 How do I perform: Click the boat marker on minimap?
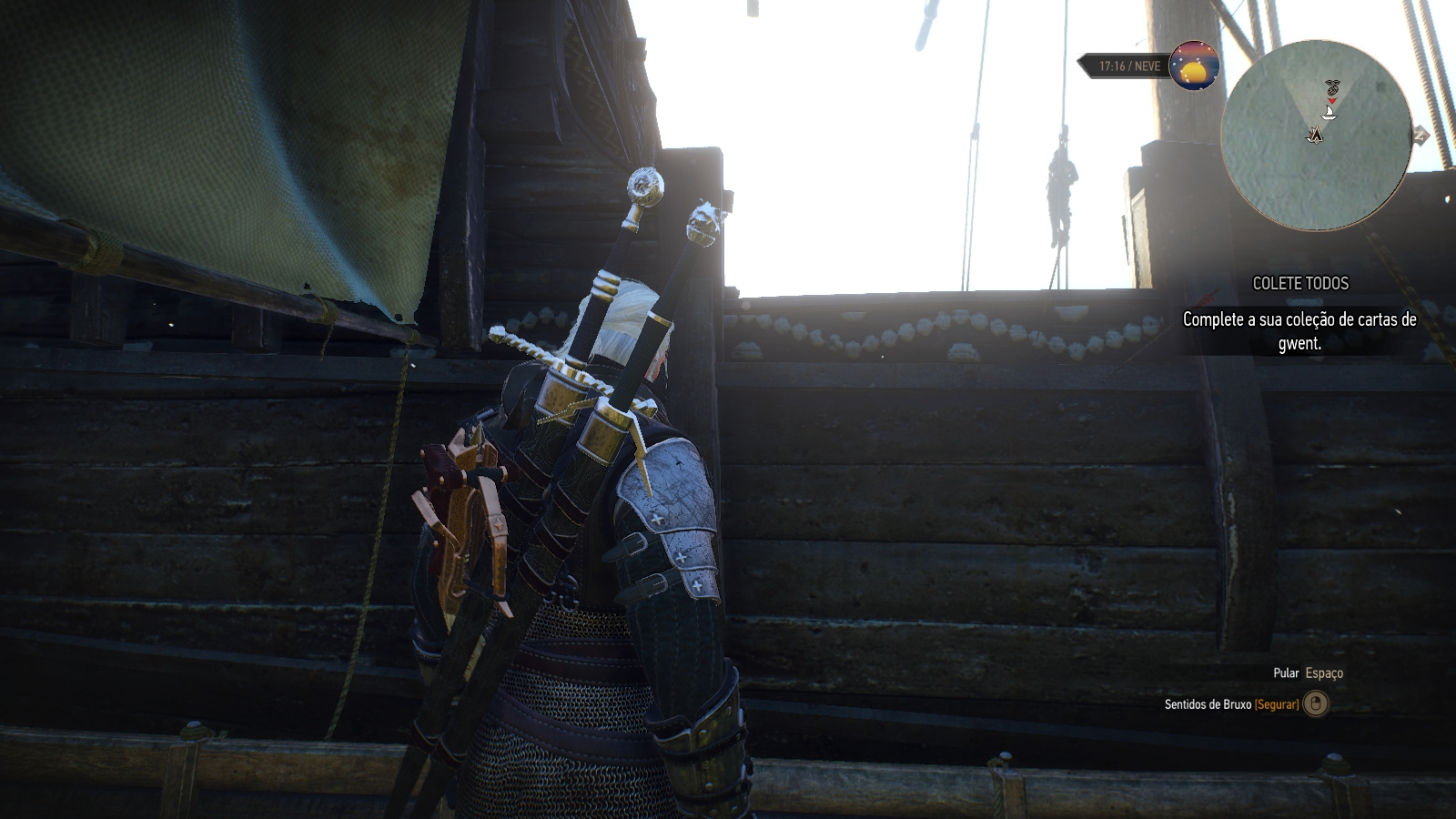[1330, 113]
